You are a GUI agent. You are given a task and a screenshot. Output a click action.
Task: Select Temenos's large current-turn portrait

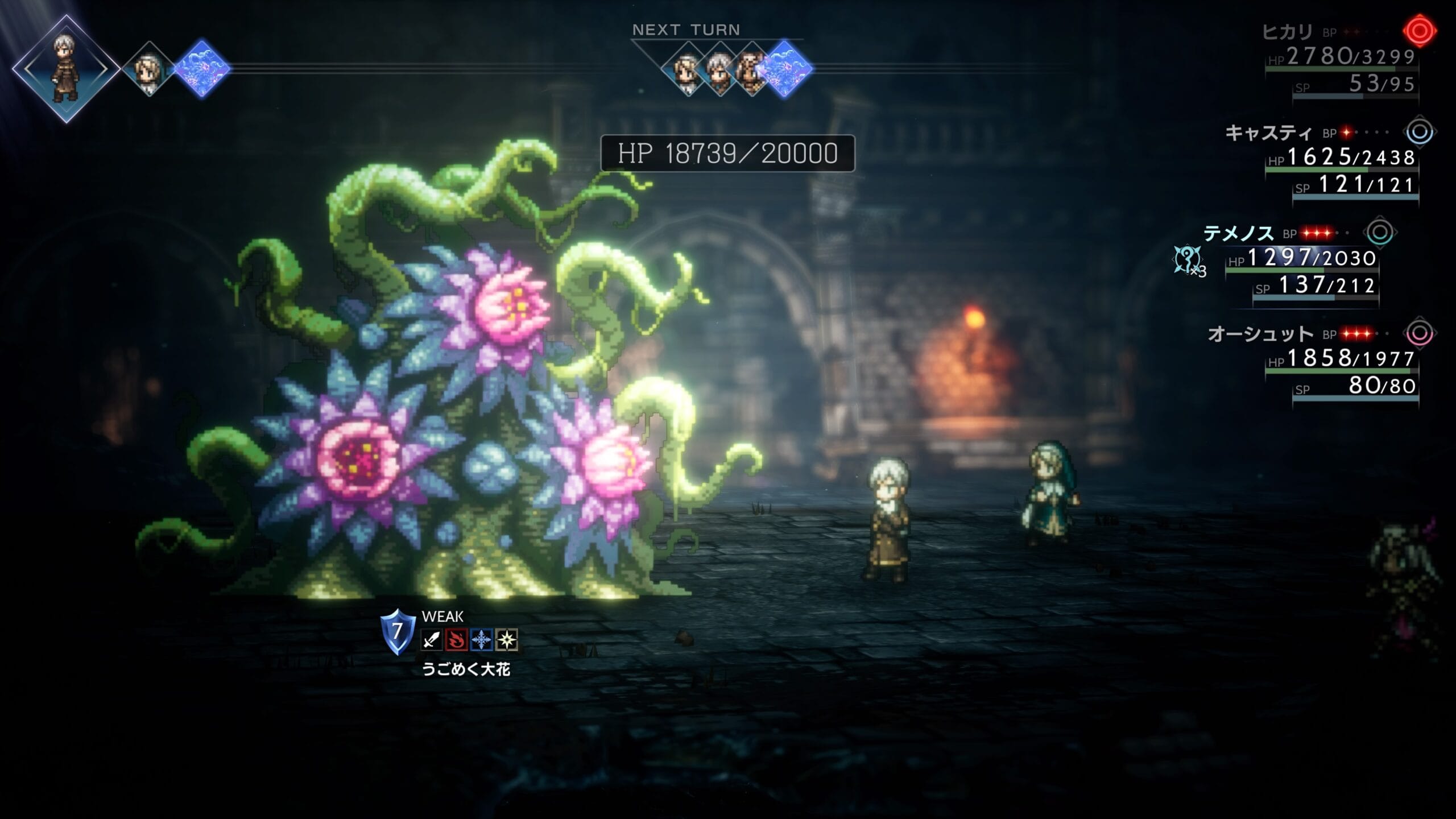pos(66,69)
